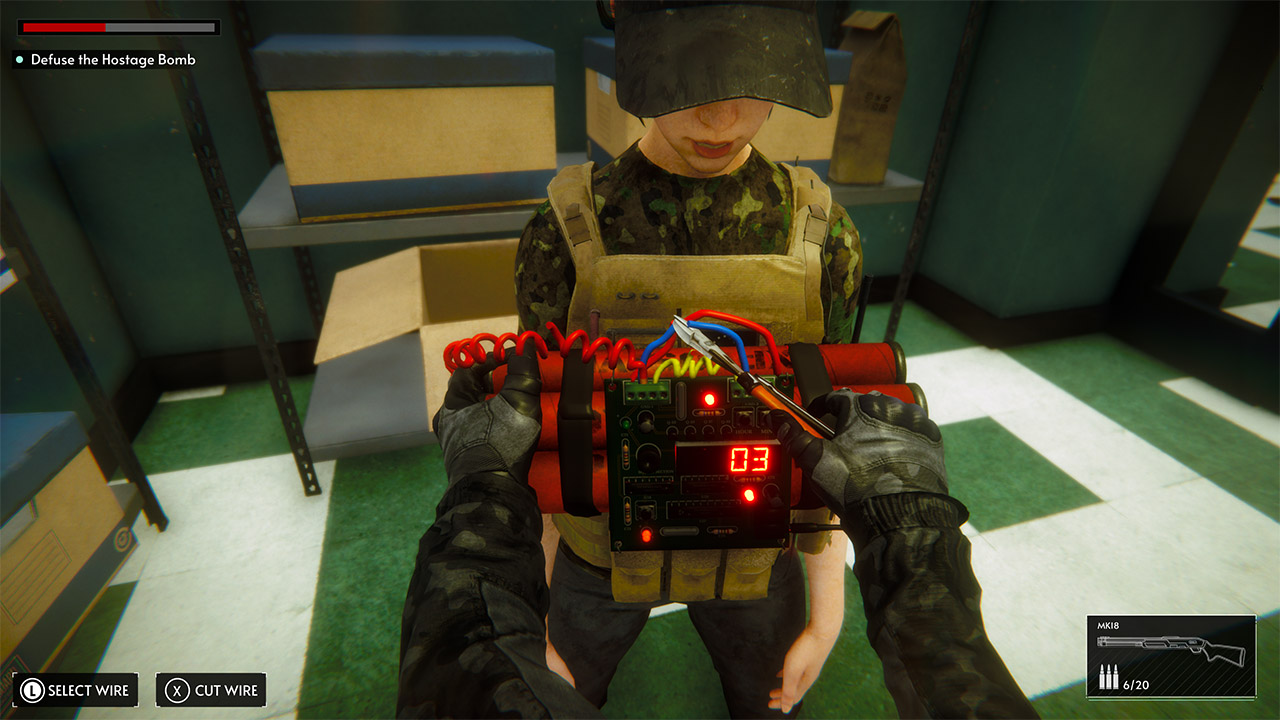The image size is (1280, 720).
Task: Toggle the large black knob on the left panel
Action: (648, 459)
